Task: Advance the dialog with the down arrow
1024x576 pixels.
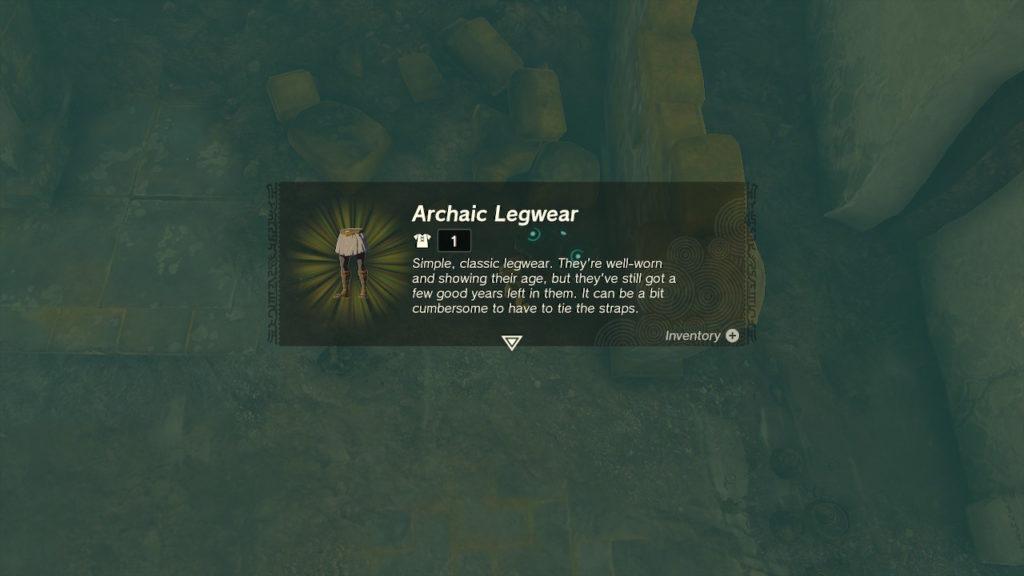Action: (x=512, y=343)
